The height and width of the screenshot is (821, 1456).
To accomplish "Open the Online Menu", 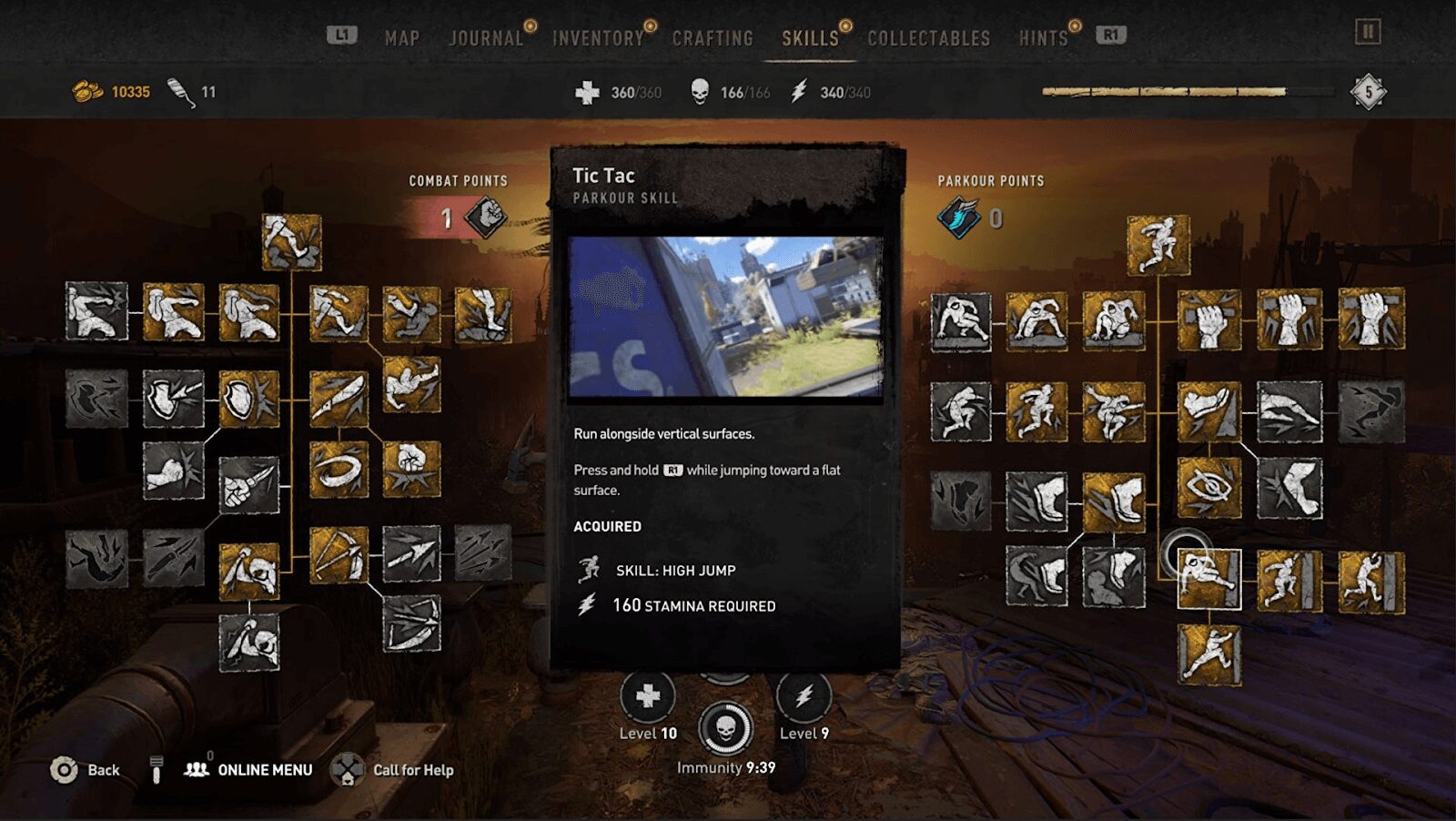I will coord(264,770).
